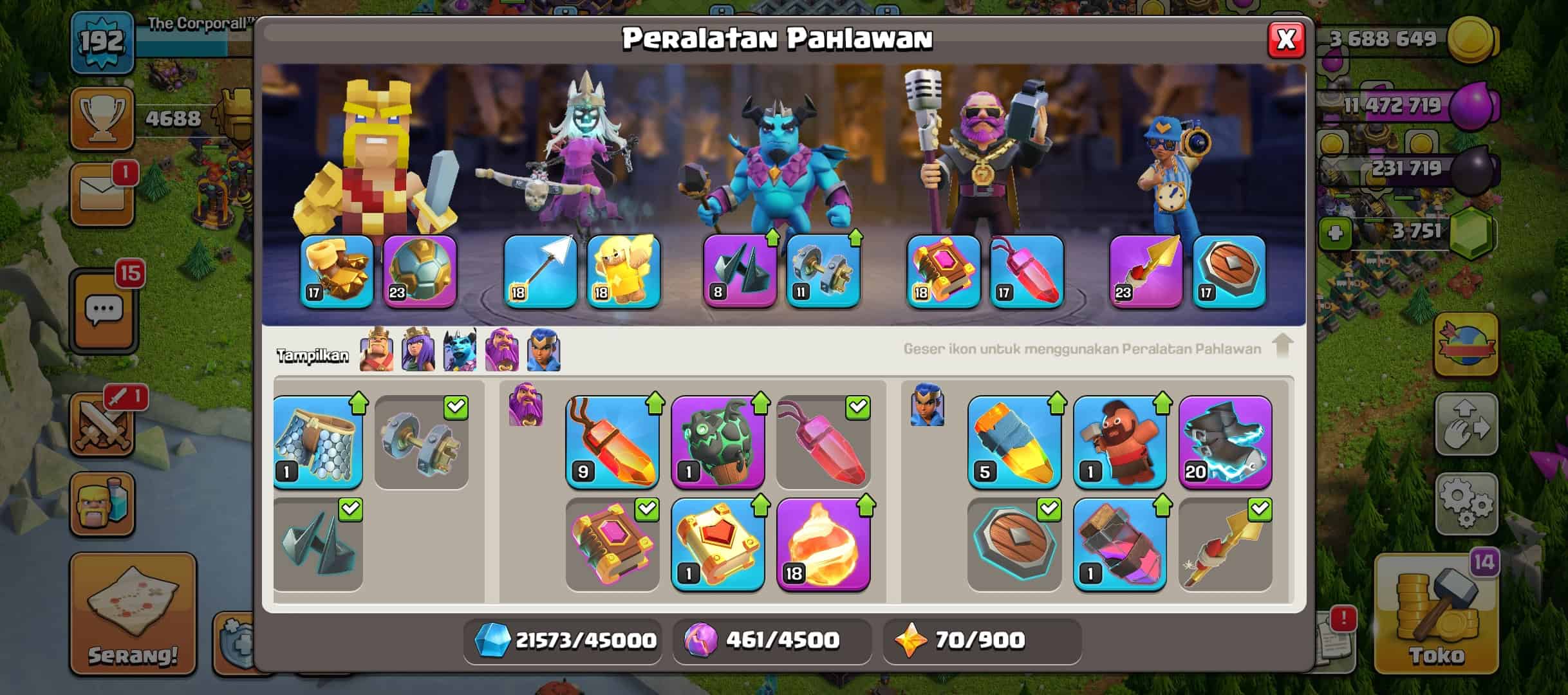The image size is (1568, 695).
Task: Select the green dark orb equipment
Action: [x=718, y=441]
